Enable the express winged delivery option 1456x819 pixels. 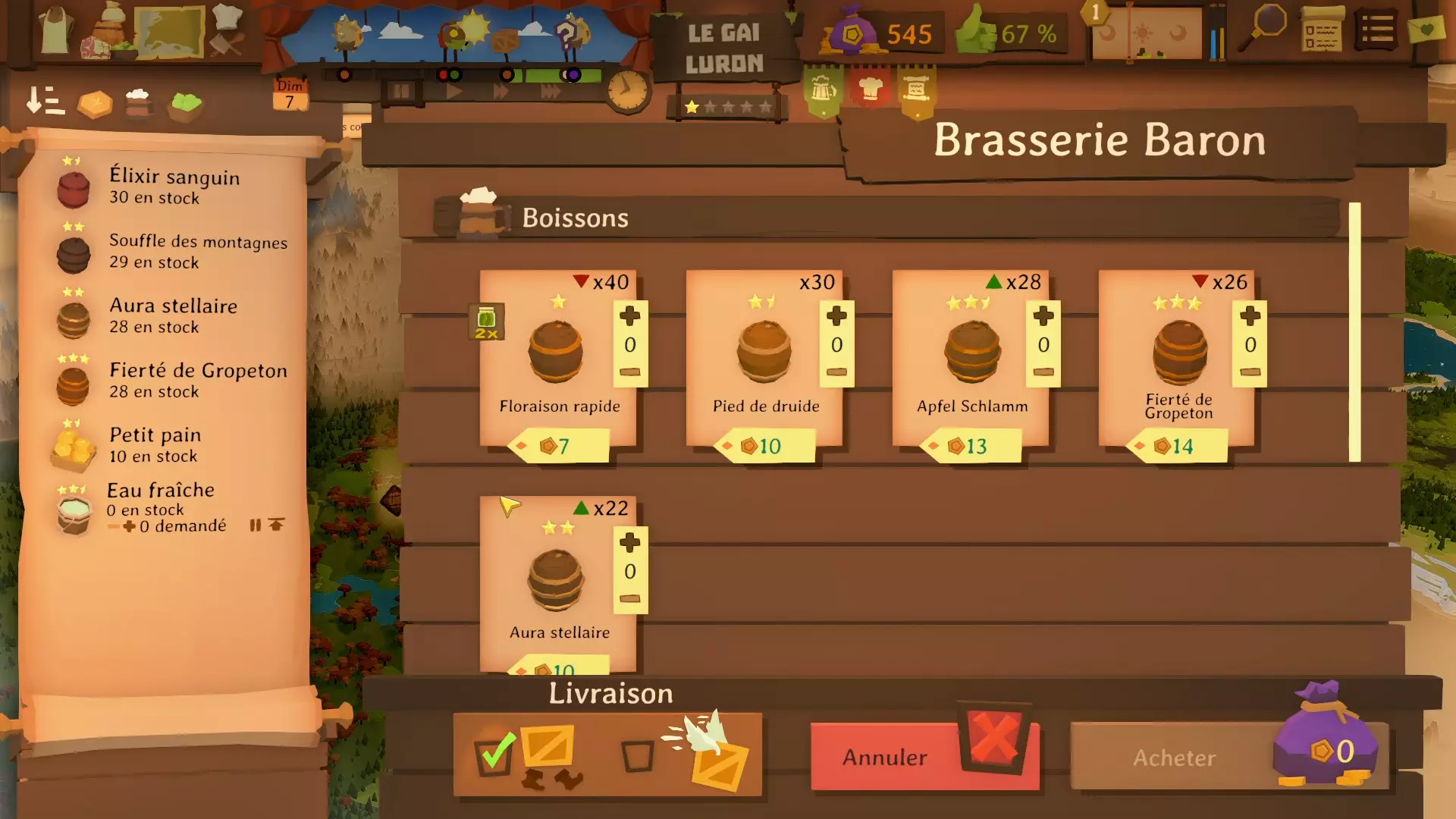pos(637,756)
